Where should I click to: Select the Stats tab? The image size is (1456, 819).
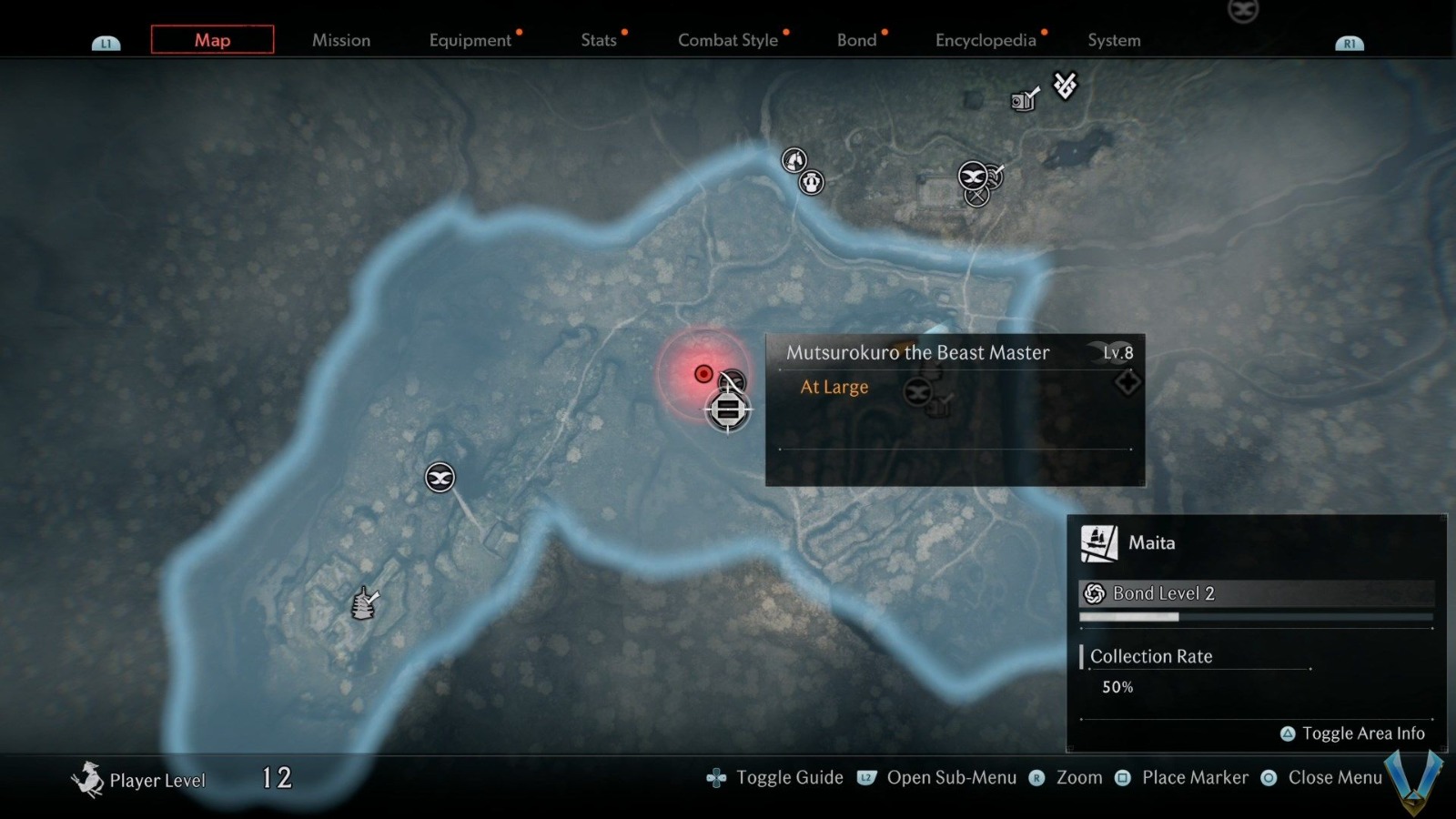599,40
